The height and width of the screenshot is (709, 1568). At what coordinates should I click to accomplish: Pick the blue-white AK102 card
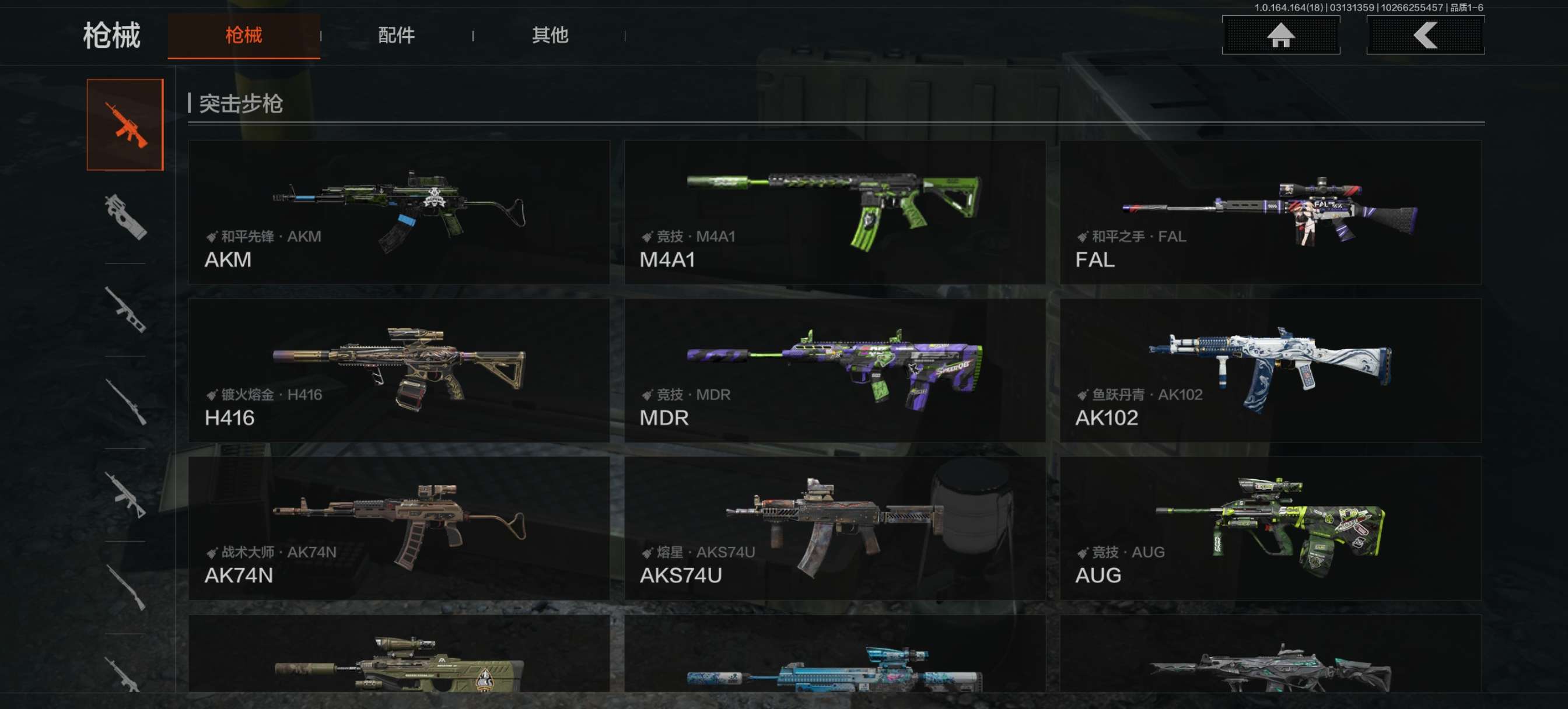click(1270, 370)
